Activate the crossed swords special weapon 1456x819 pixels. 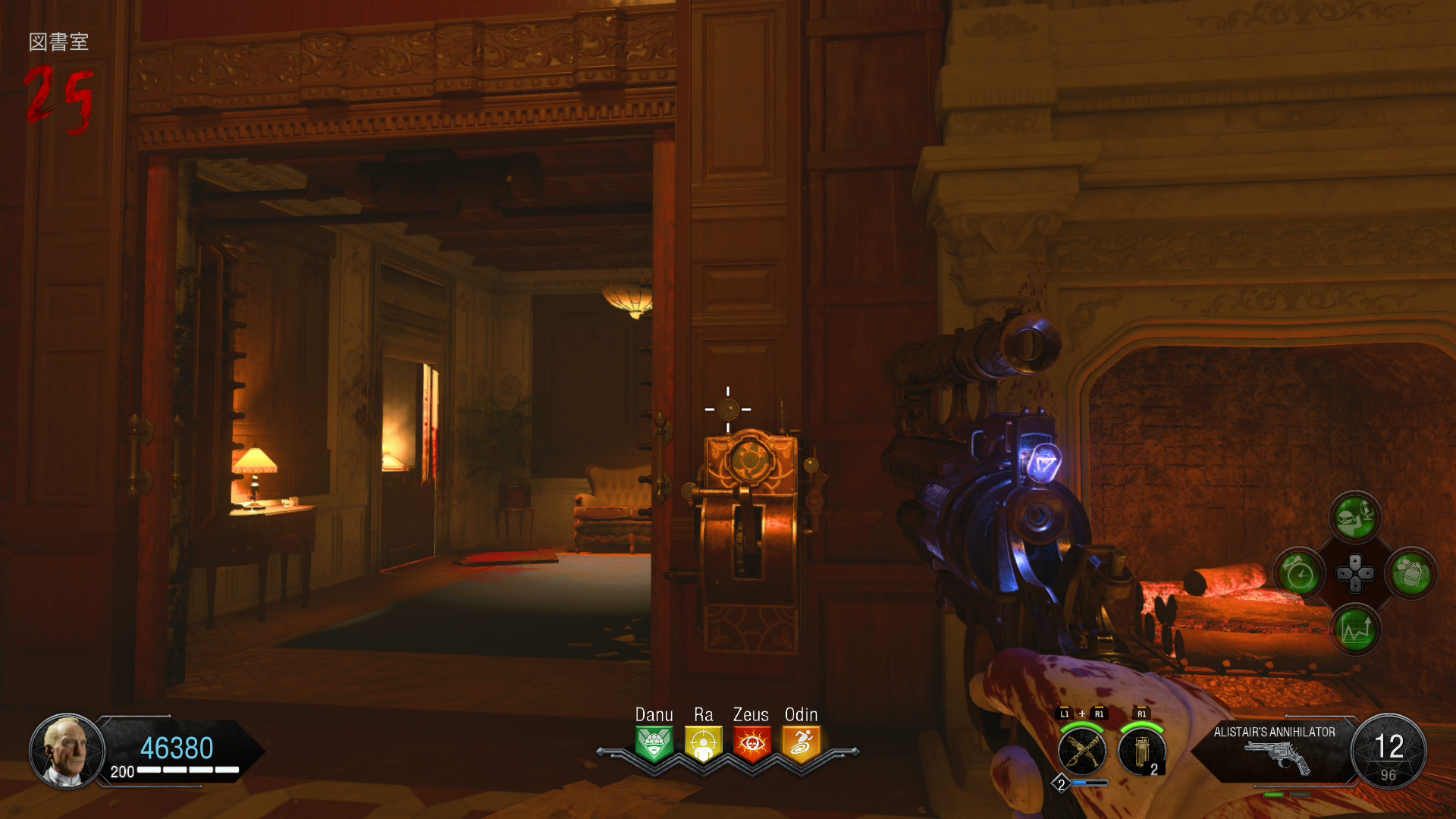coord(1082,752)
